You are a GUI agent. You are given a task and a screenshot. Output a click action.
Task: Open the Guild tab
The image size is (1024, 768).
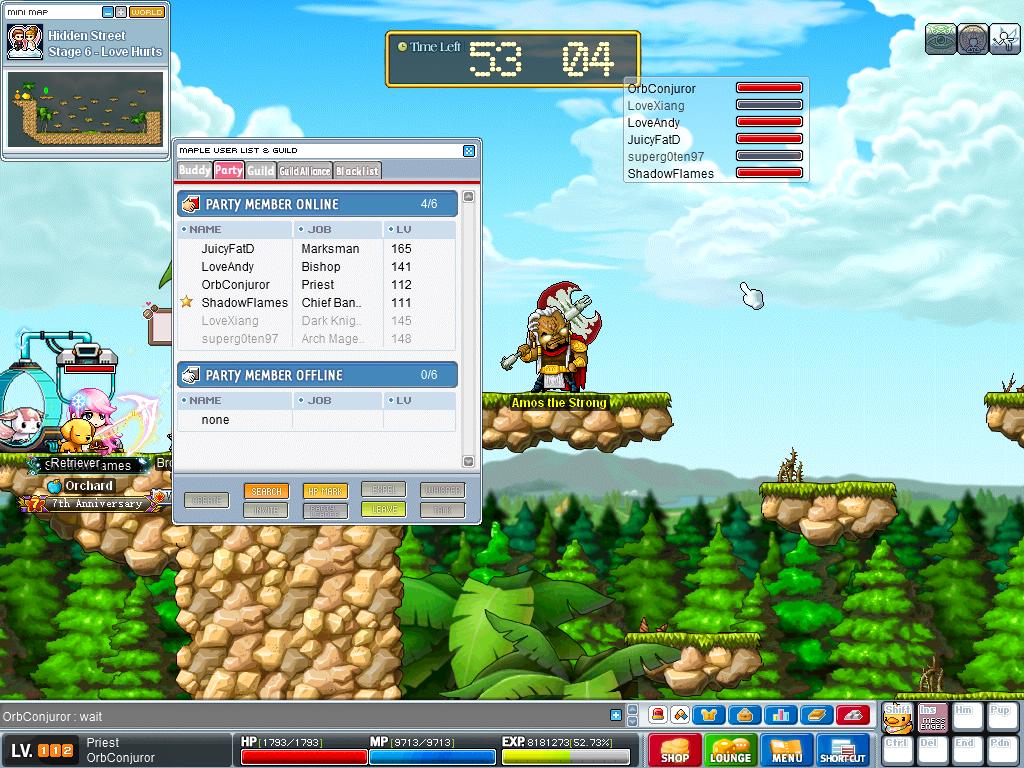tap(260, 171)
